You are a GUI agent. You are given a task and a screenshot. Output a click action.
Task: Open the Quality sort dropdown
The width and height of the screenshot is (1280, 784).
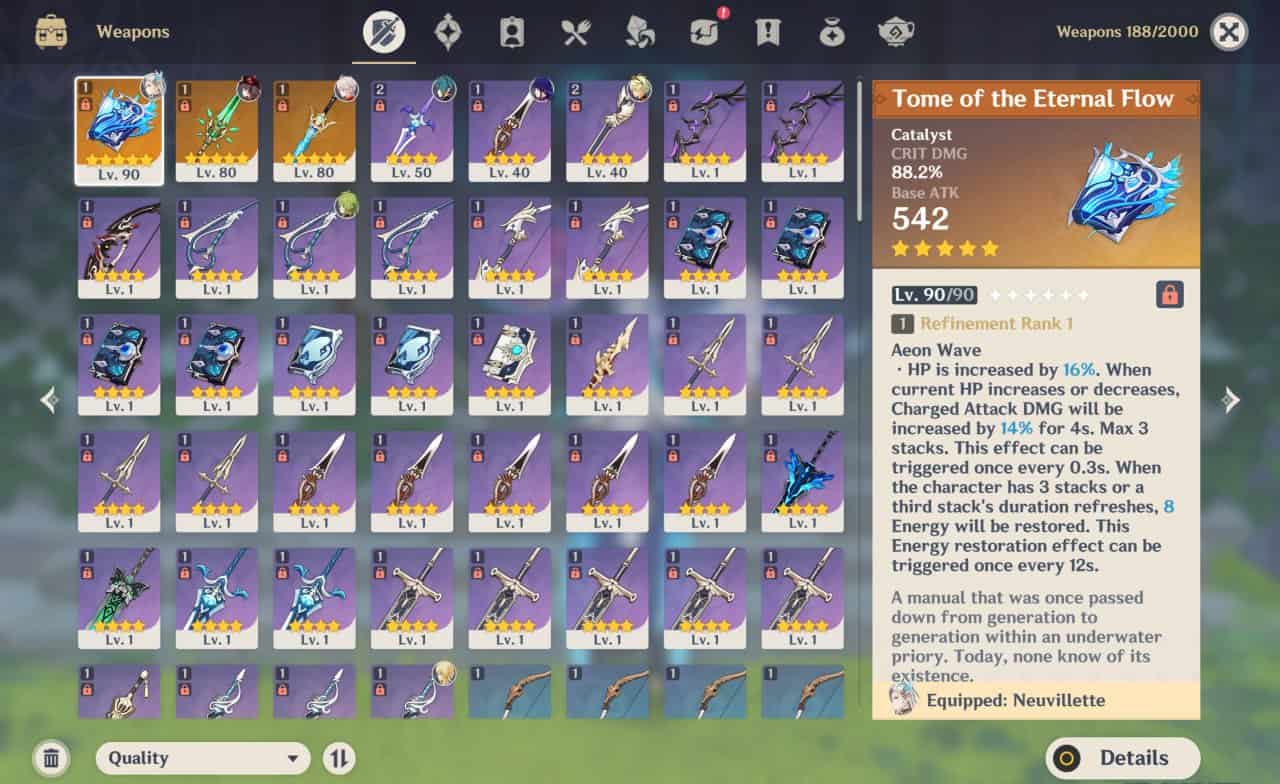203,758
